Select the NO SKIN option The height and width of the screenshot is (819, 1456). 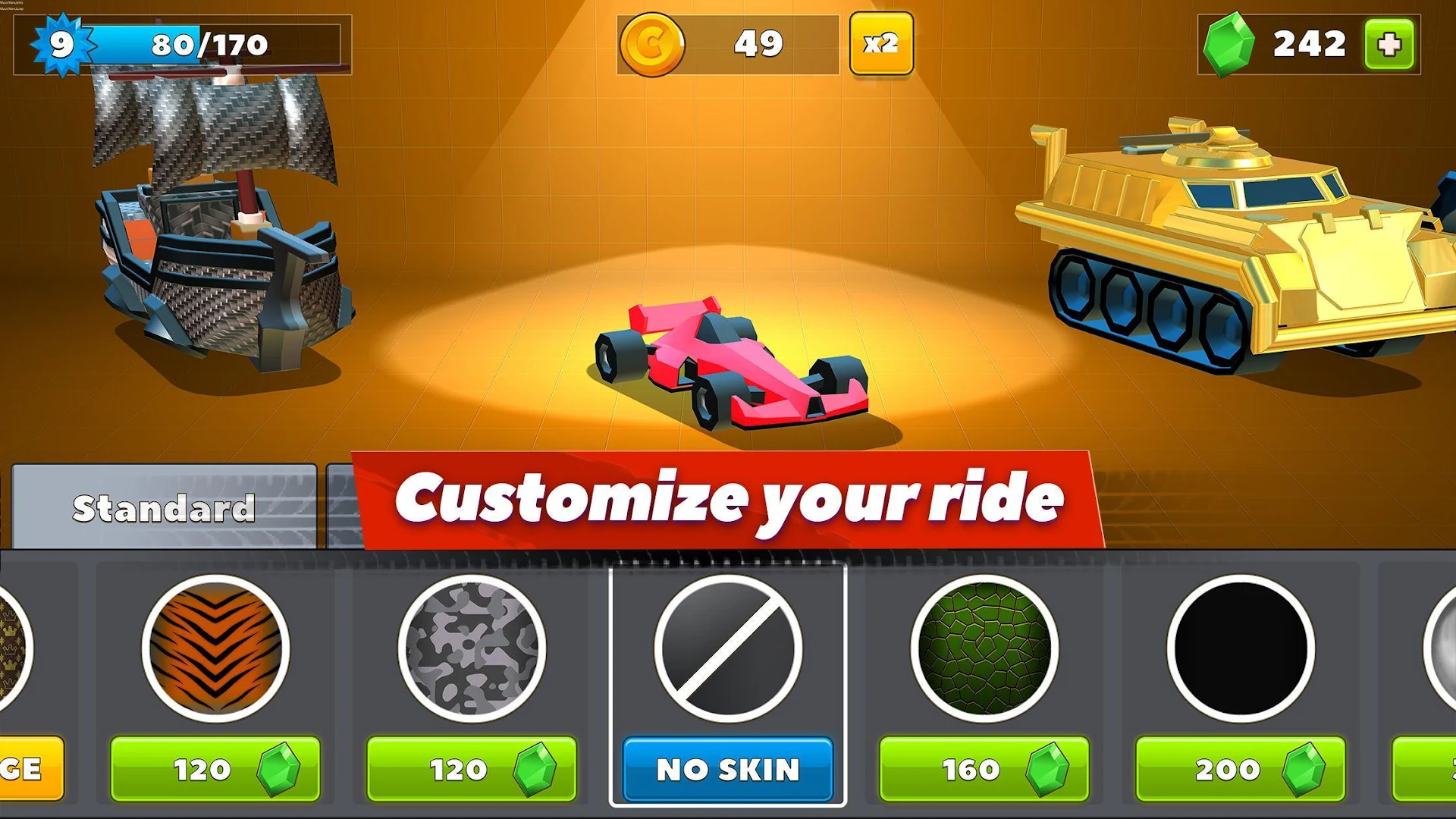click(728, 770)
